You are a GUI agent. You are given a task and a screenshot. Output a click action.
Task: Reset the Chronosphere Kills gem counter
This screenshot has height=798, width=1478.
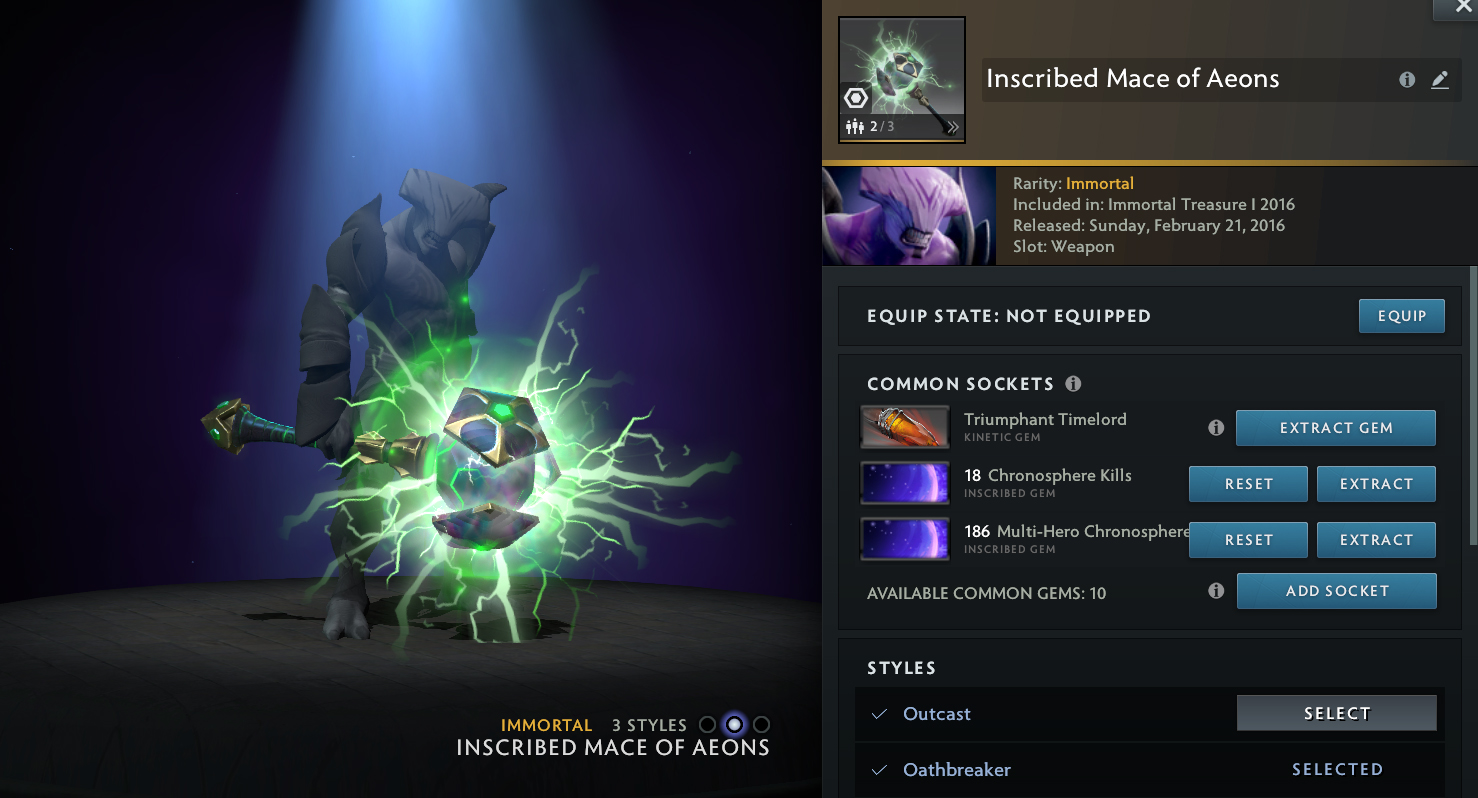click(x=1248, y=484)
